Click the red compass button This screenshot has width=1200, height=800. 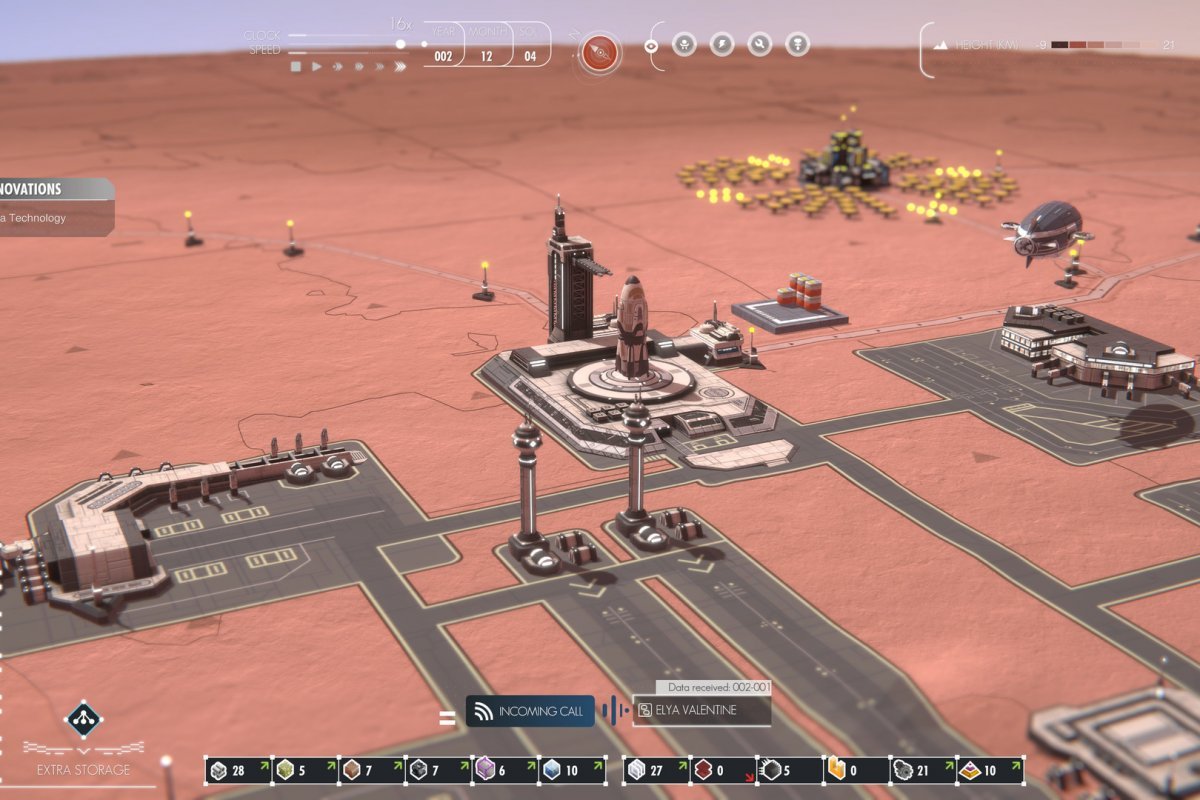[x=600, y=51]
